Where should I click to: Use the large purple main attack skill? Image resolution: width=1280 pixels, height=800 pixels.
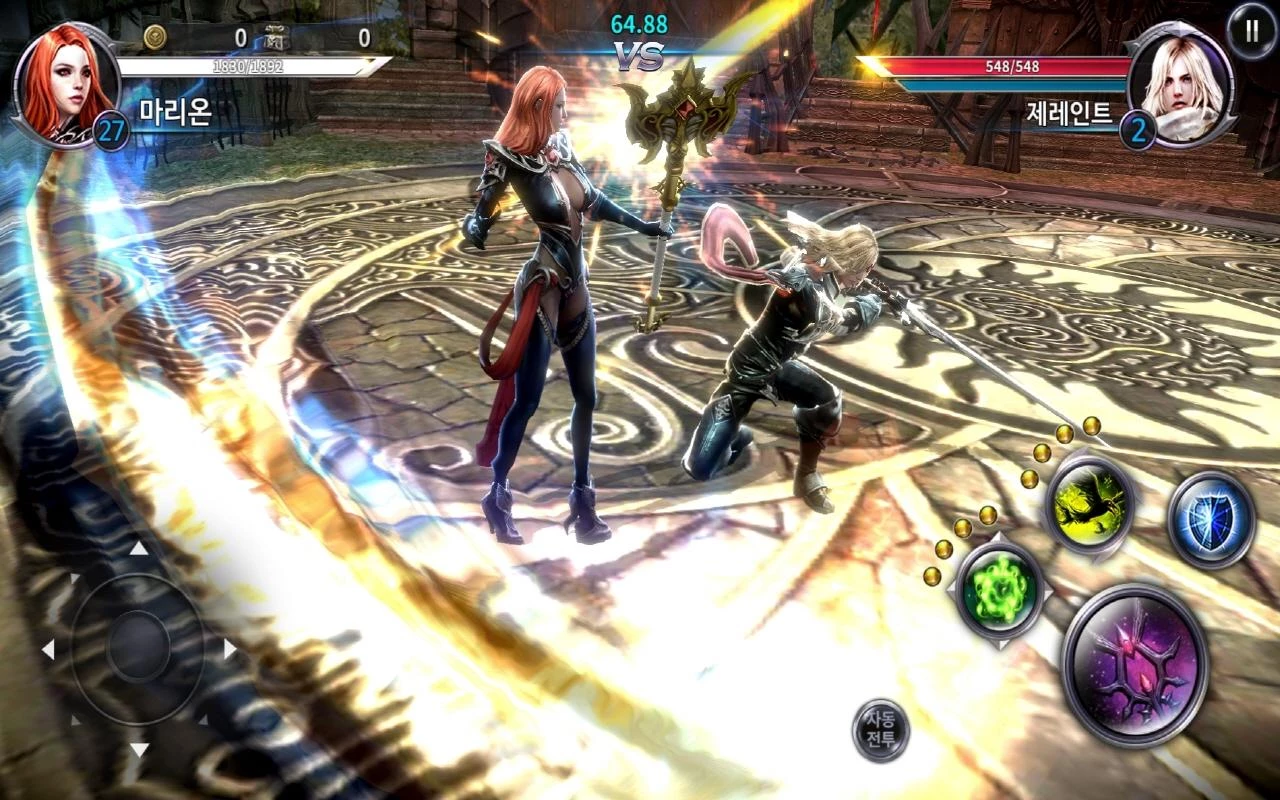pos(1135,666)
